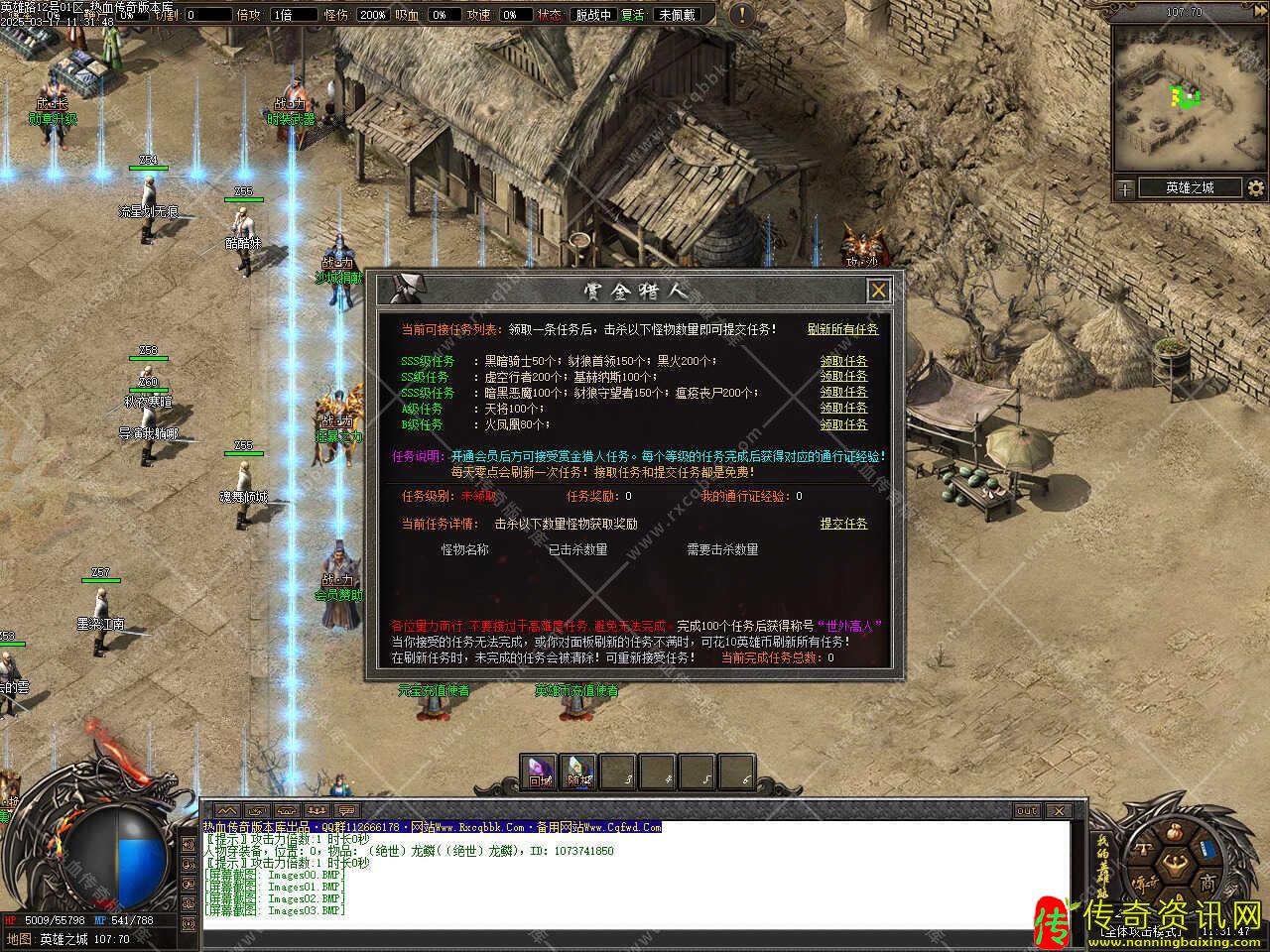Image resolution: width=1270 pixels, height=952 pixels.
Task: Submit the current task via 提交任务
Action: click(843, 524)
